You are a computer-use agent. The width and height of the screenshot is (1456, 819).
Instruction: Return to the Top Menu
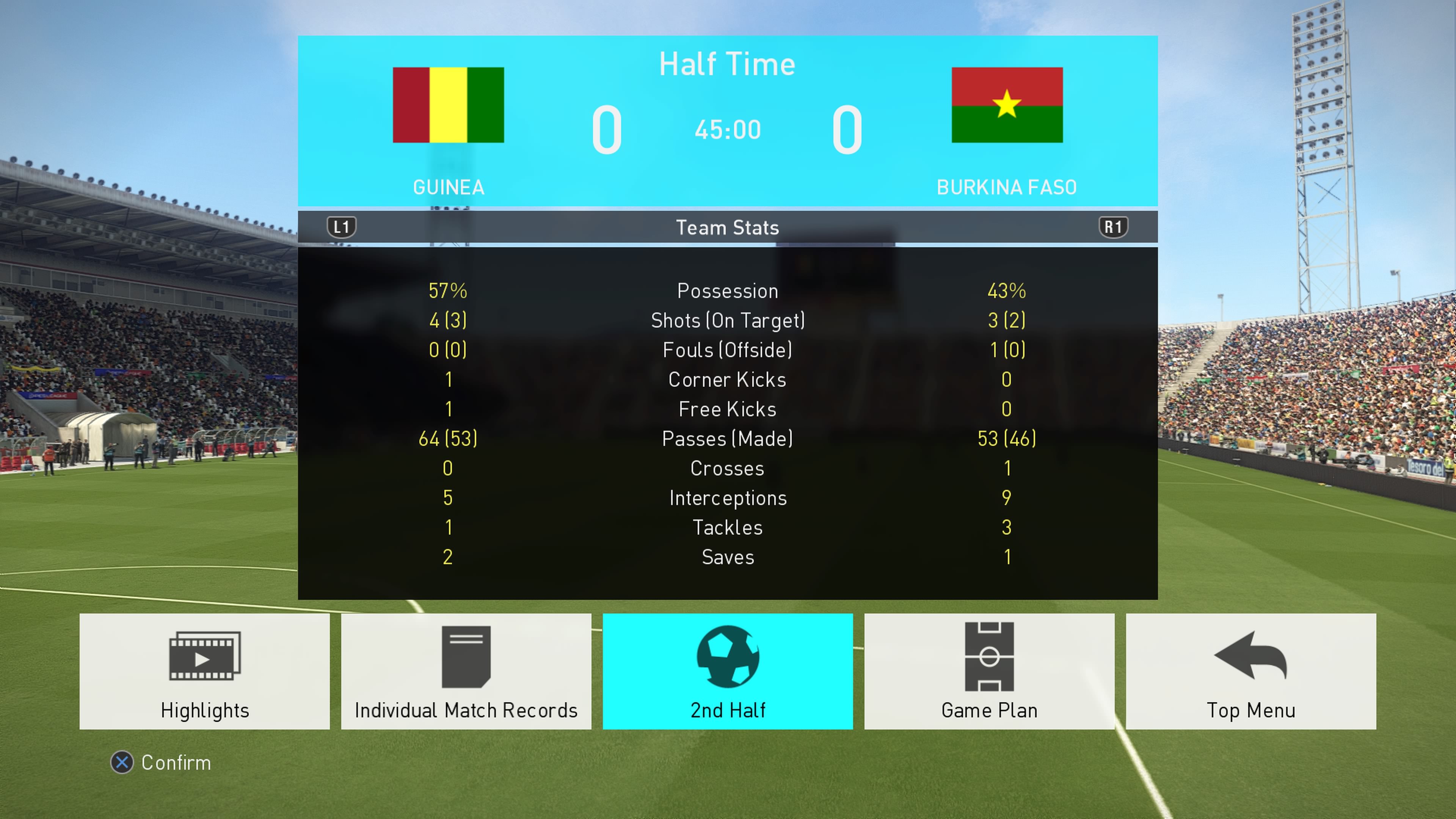[x=1250, y=671]
